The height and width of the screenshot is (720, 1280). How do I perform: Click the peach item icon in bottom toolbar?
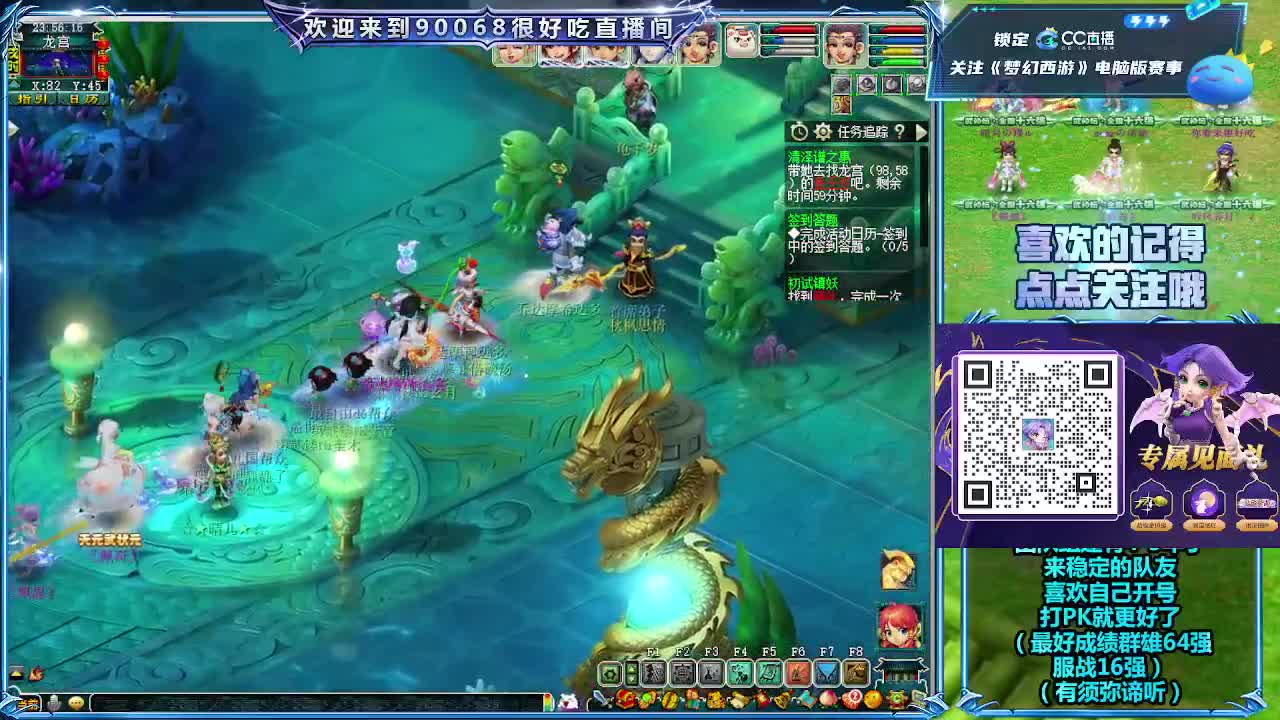coord(827,699)
